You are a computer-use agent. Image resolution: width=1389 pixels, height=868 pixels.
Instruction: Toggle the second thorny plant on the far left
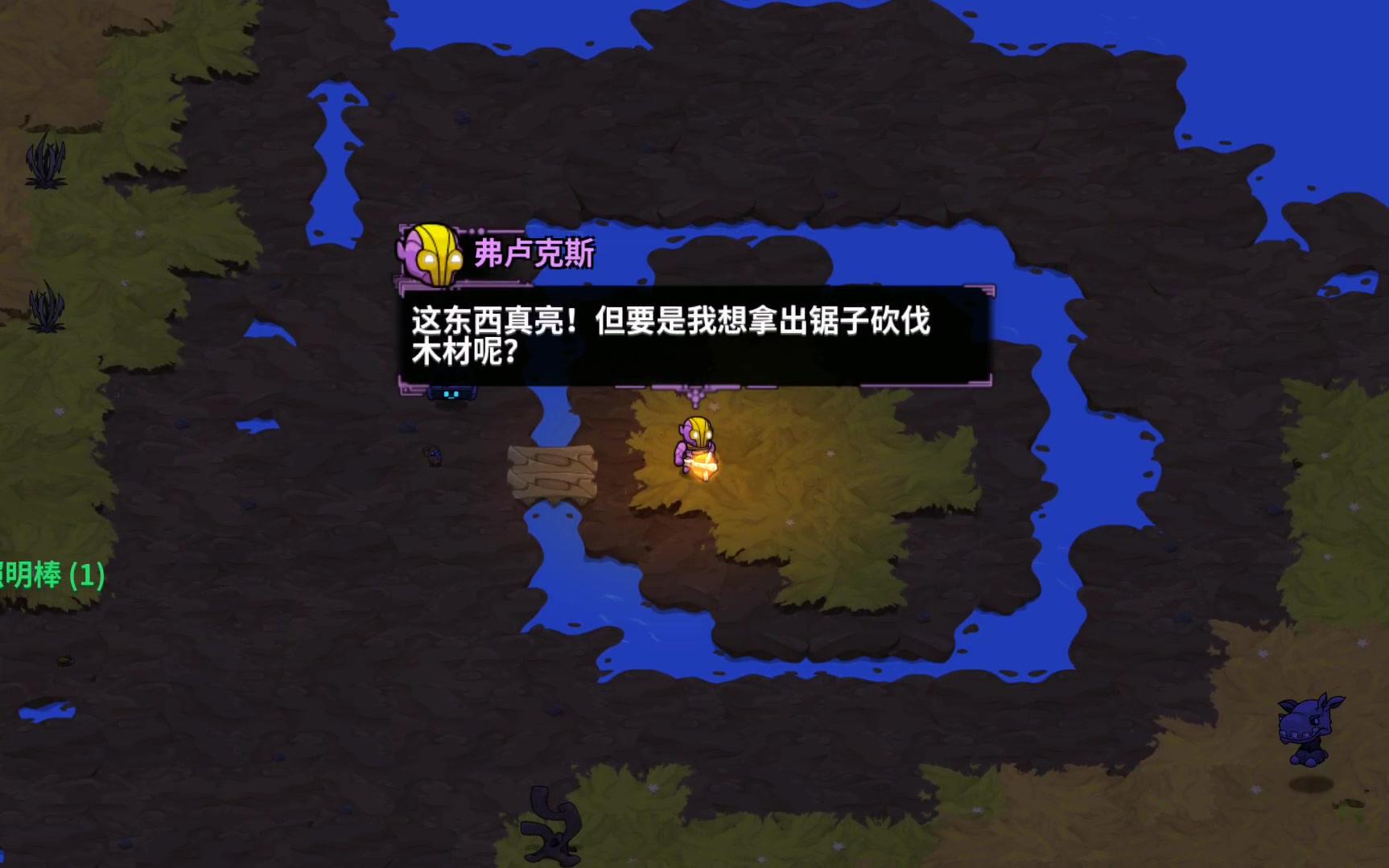pos(47,304)
